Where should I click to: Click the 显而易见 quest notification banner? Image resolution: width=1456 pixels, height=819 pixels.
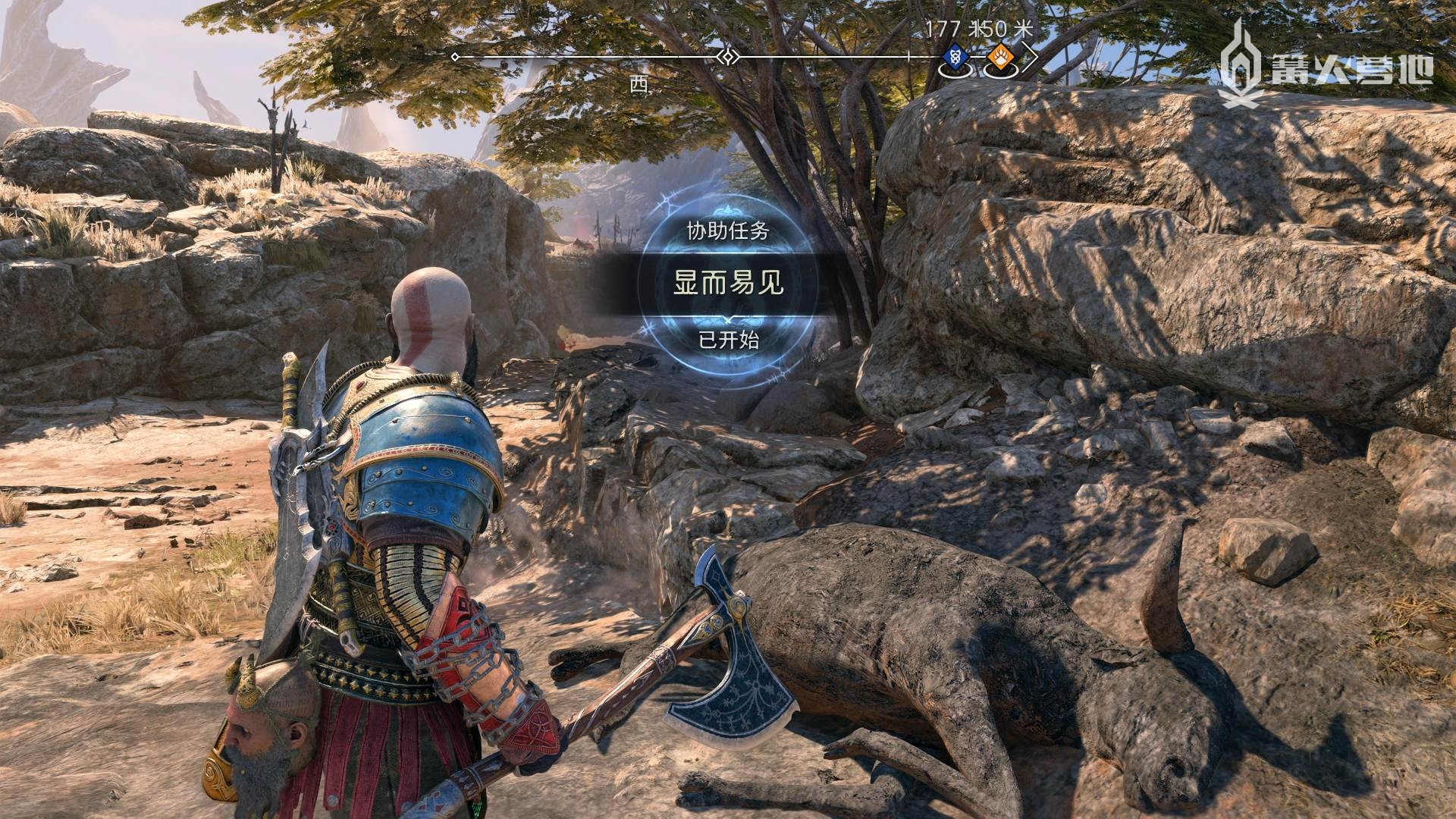pos(728,284)
